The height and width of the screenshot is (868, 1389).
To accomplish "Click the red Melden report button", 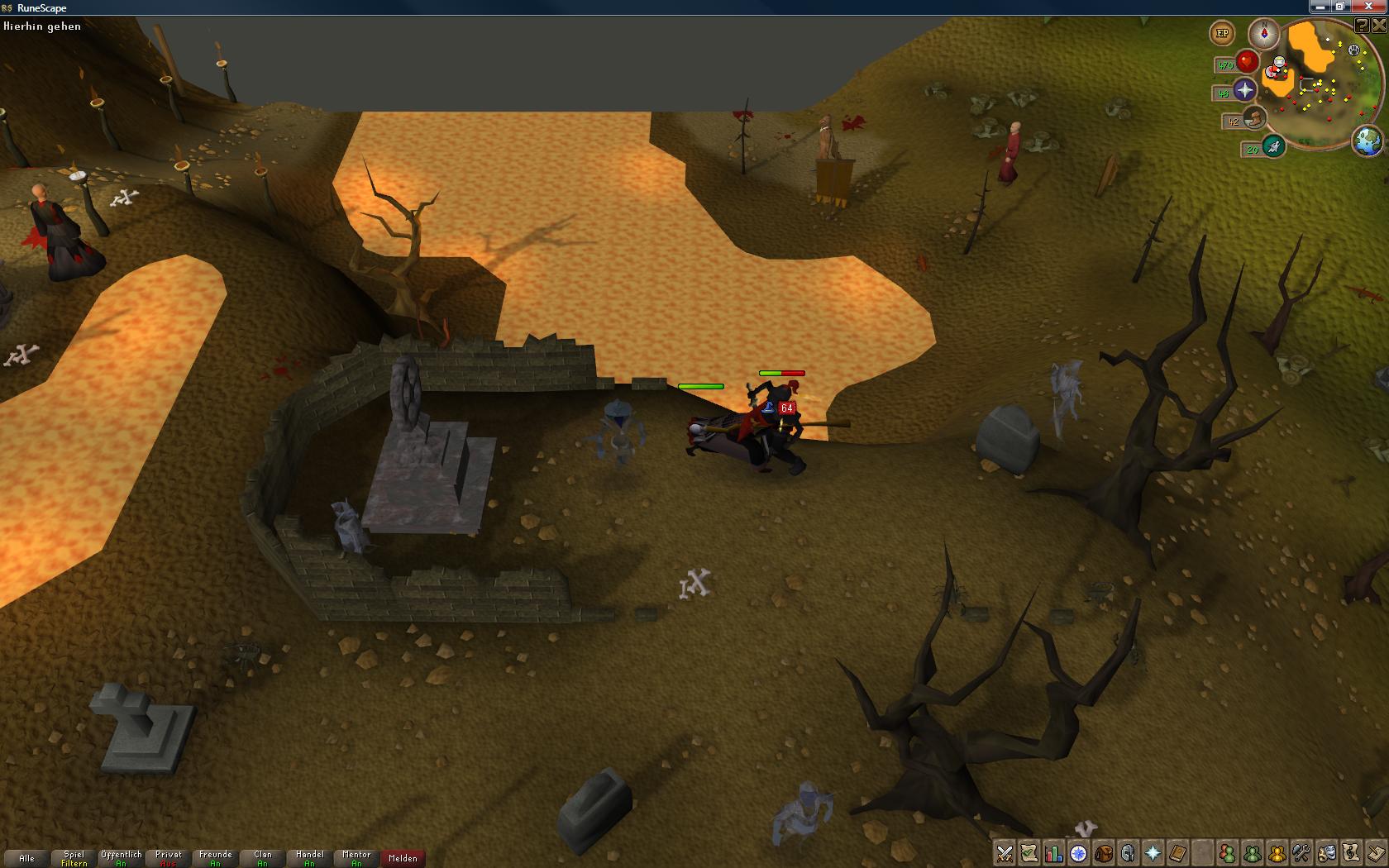I will [403, 858].
